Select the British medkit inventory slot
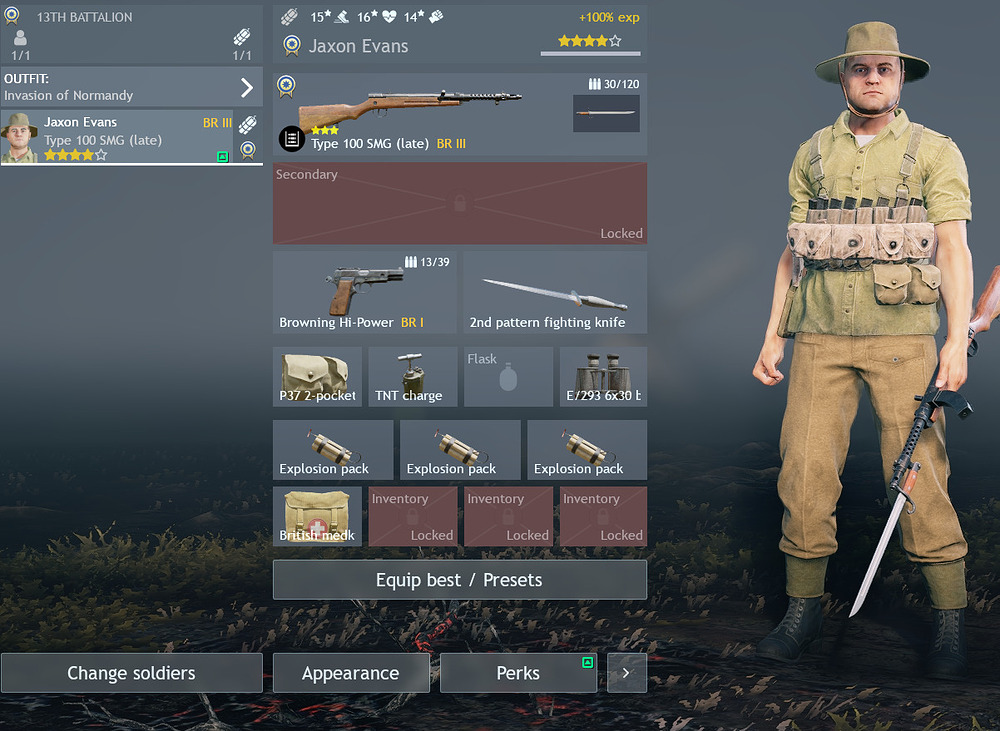The image size is (1000, 731). click(318, 516)
